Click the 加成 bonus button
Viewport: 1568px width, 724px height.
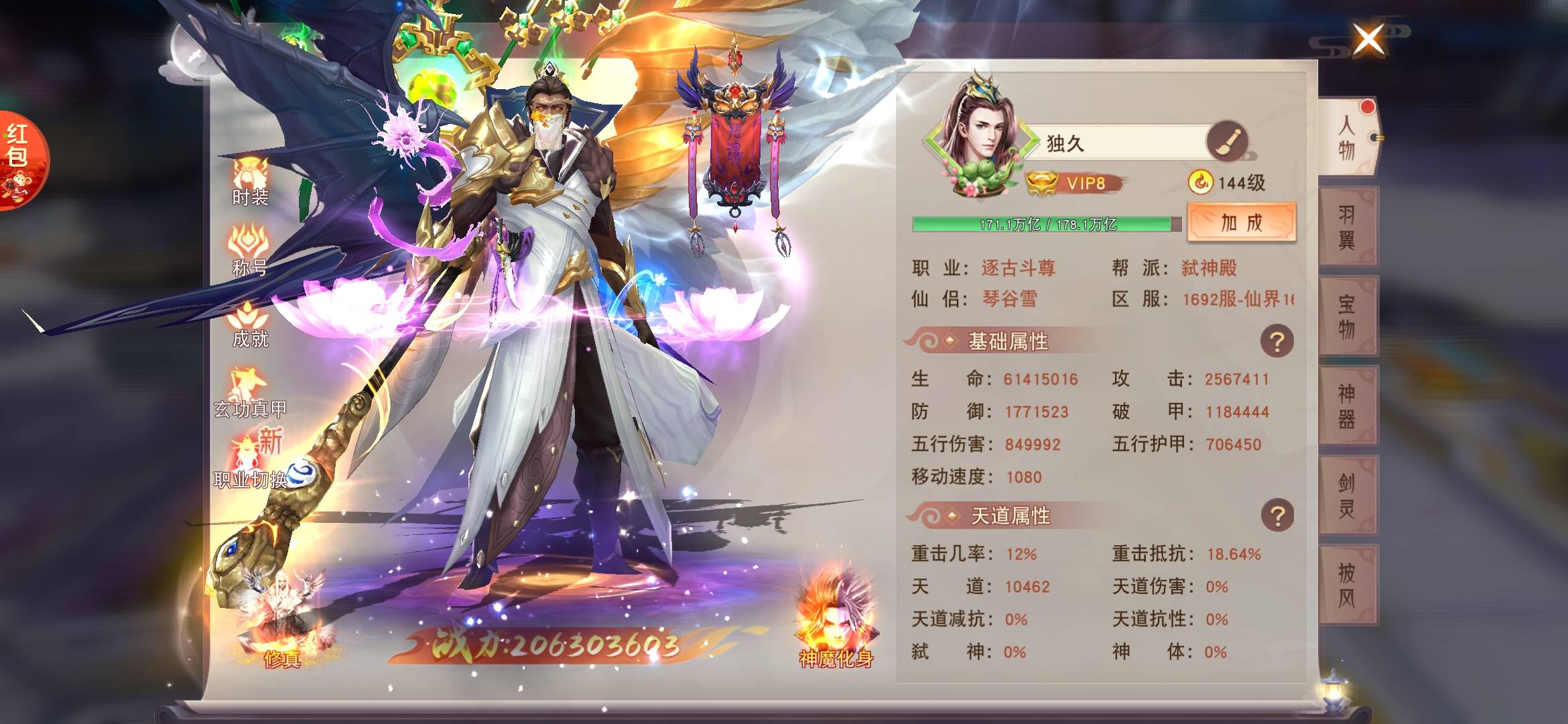point(1241,223)
